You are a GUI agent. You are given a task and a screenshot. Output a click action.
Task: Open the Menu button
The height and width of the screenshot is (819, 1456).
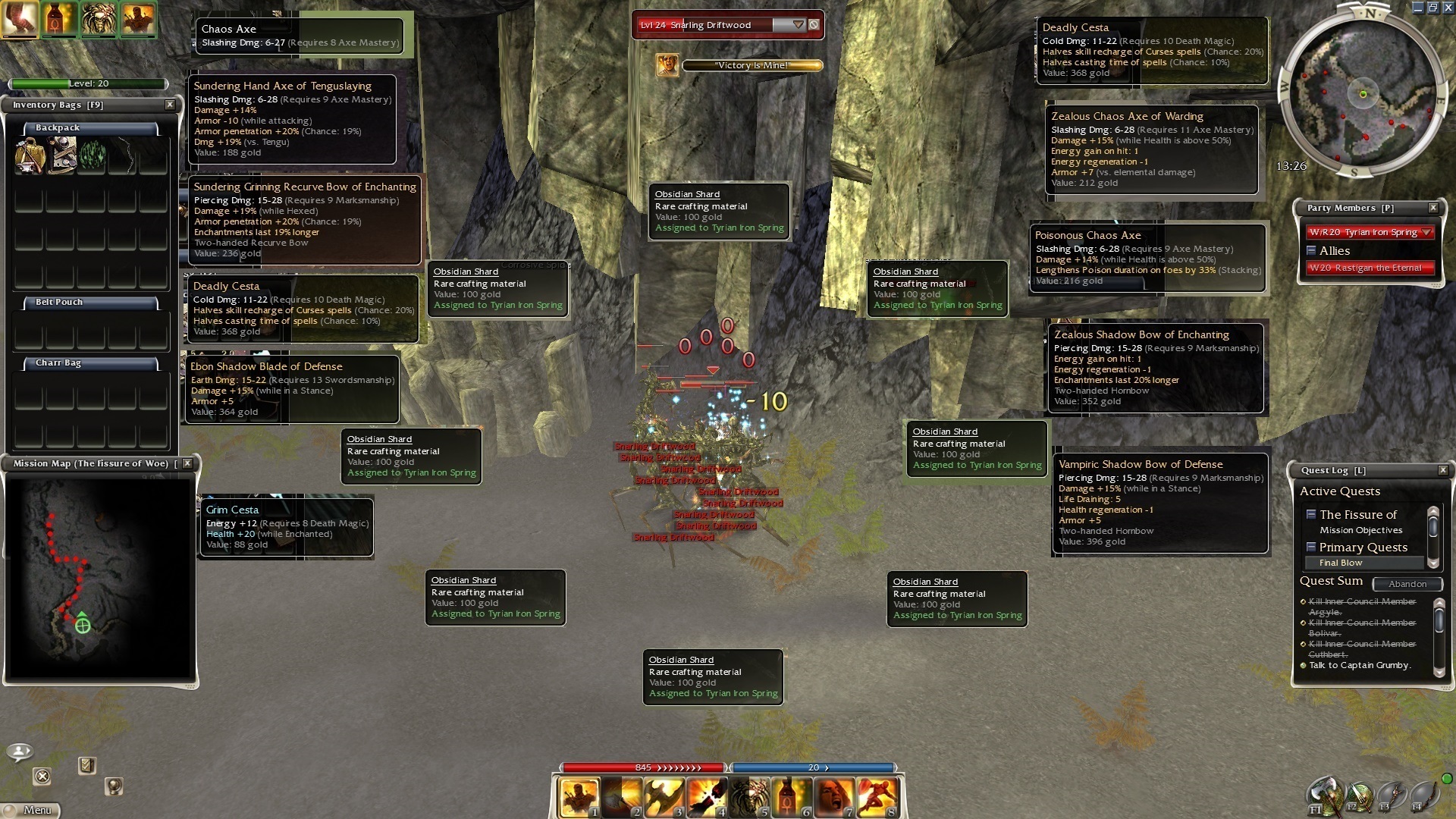coord(30,810)
